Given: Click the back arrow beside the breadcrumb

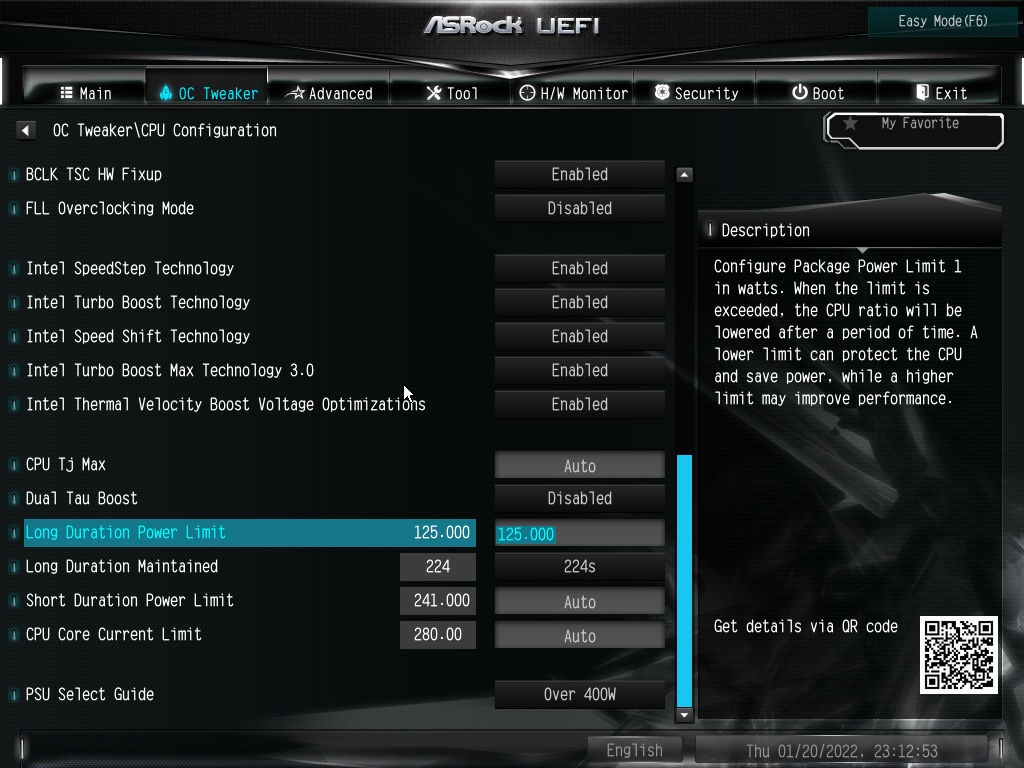Looking at the screenshot, I should (x=26, y=130).
